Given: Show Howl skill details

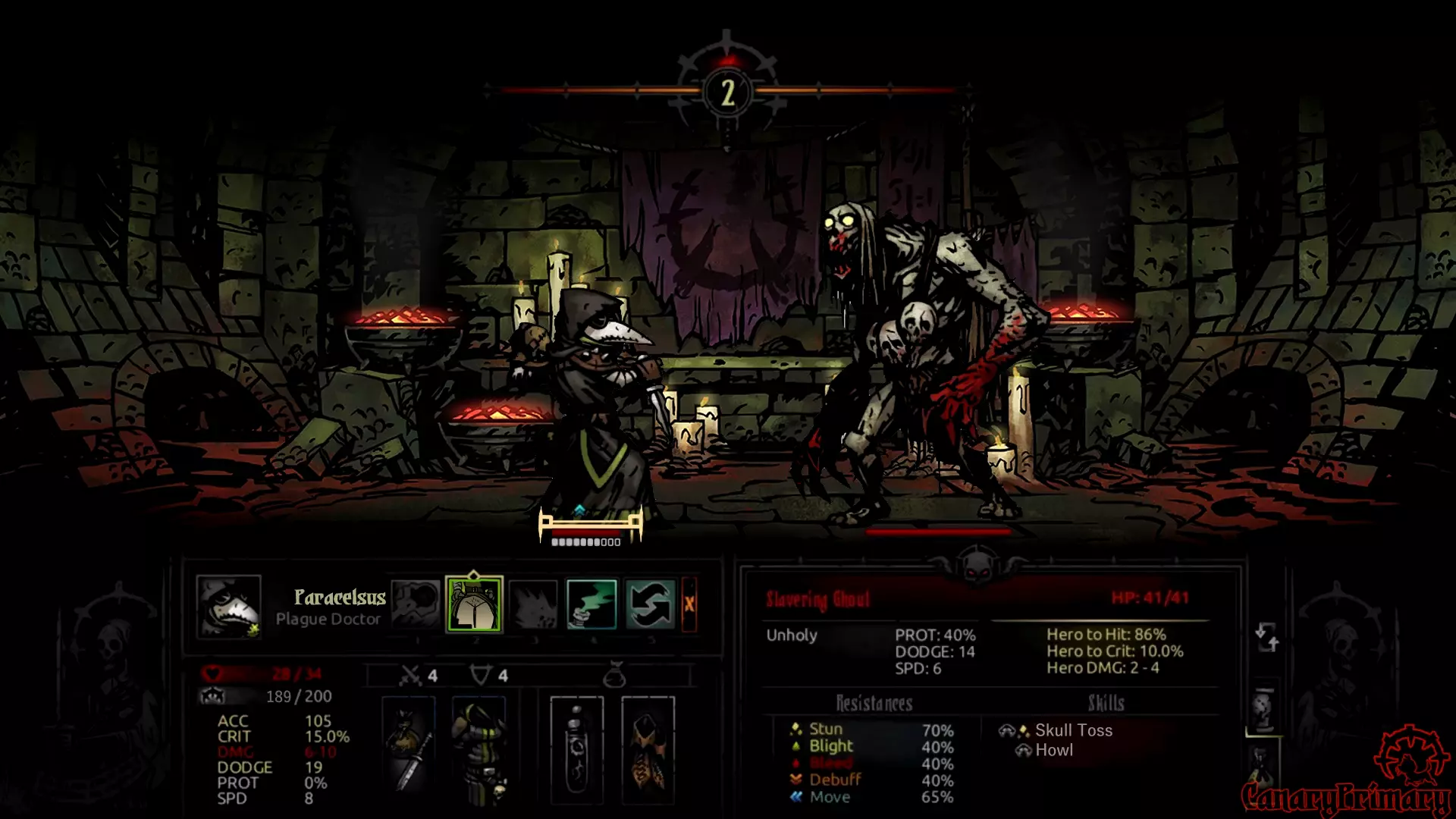Looking at the screenshot, I should tap(1053, 750).
